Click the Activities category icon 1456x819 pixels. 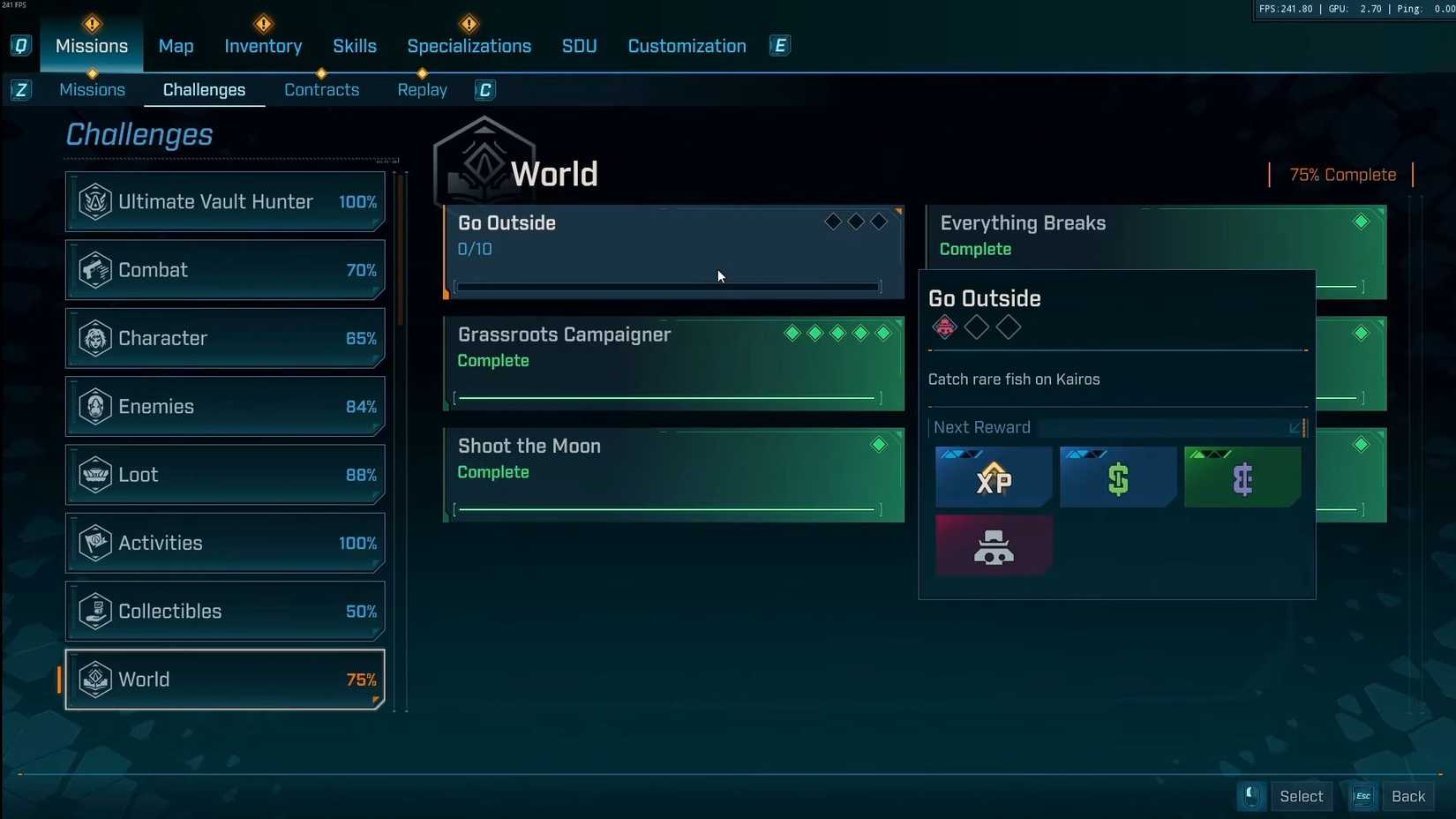tap(94, 543)
